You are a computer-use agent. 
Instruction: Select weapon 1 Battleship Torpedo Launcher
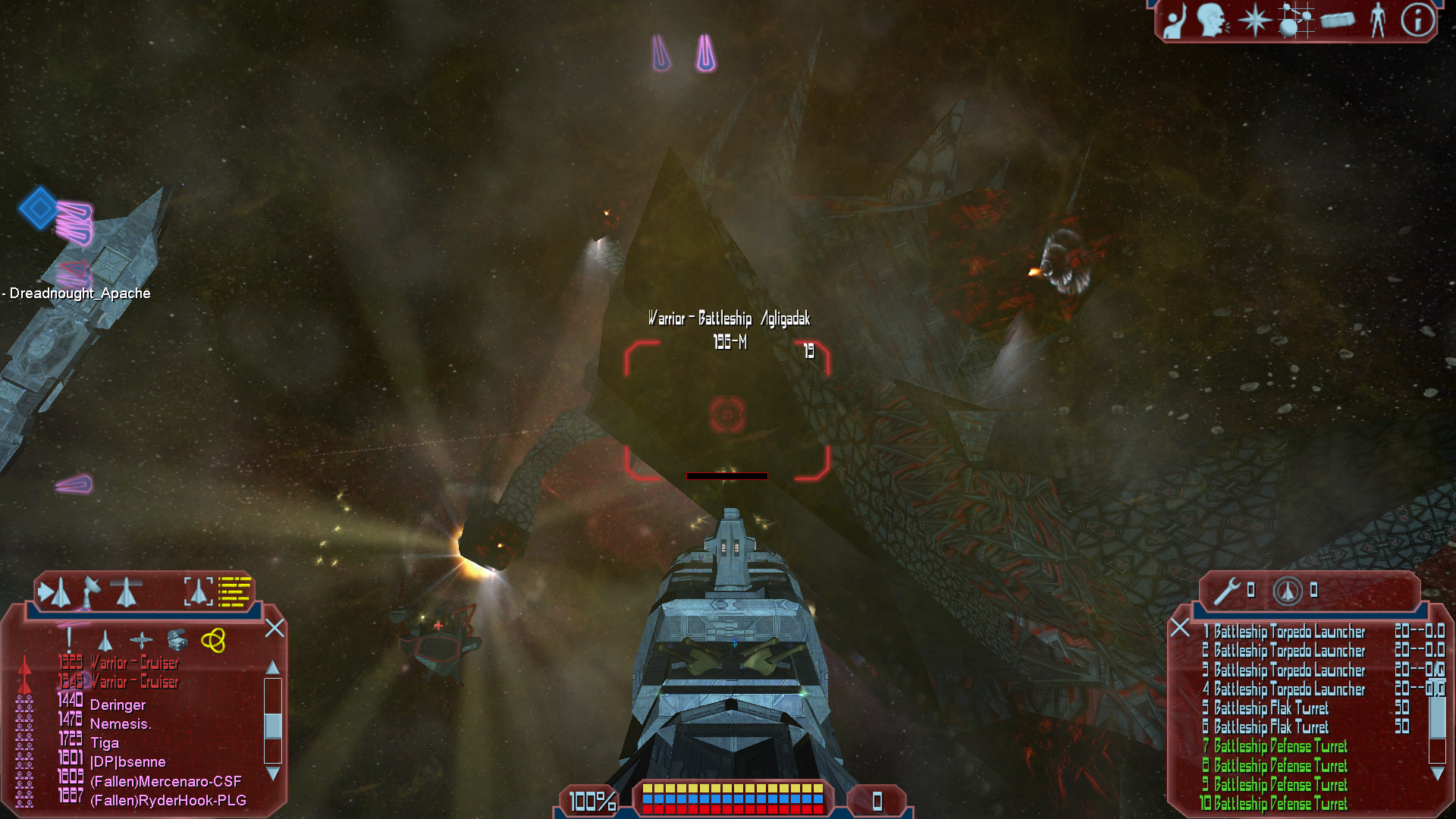(x=1288, y=632)
